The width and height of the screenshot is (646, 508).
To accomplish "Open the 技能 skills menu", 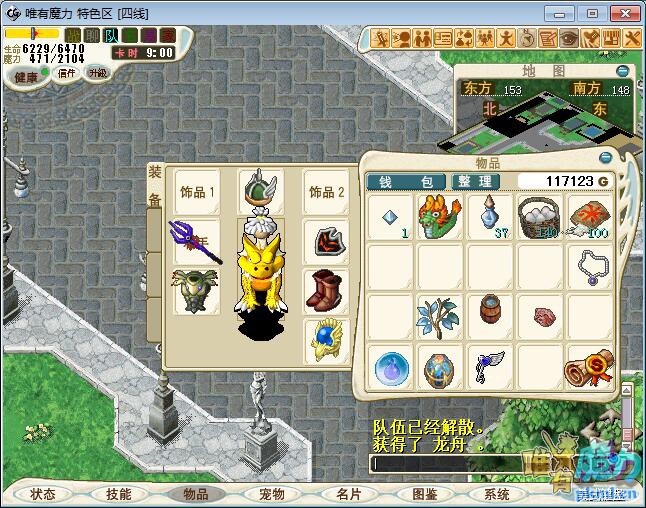I will click(x=119, y=494).
